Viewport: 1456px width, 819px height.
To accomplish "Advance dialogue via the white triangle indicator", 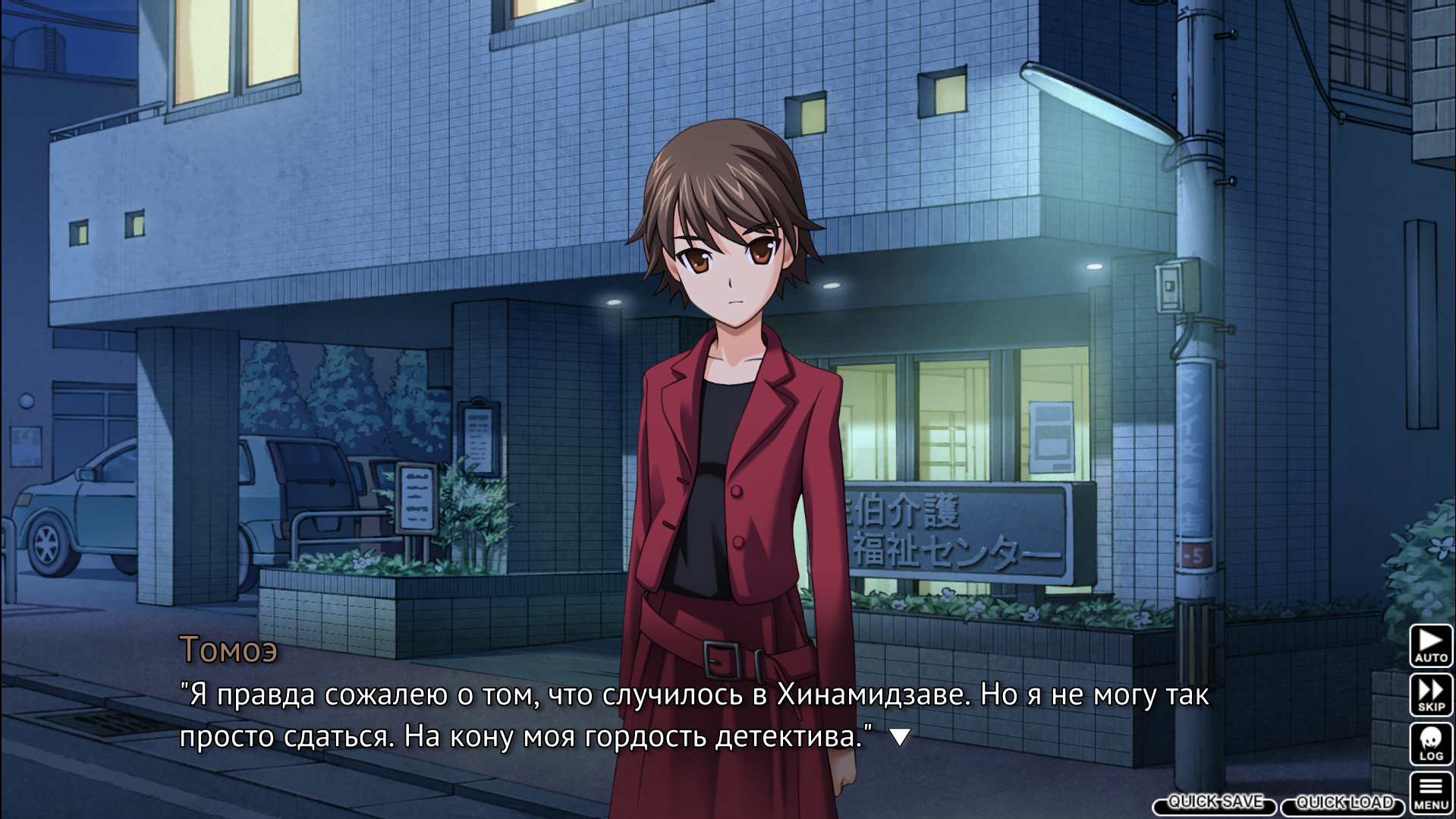I will coord(900,736).
